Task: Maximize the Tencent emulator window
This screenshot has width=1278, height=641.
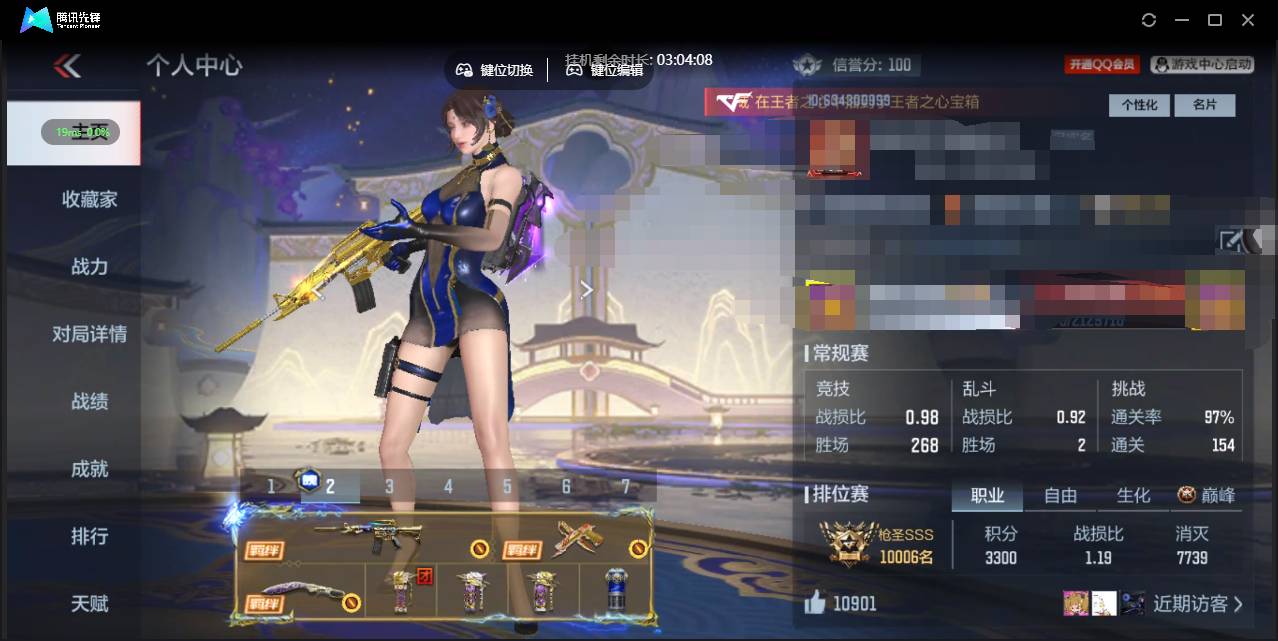Action: click(x=1215, y=20)
